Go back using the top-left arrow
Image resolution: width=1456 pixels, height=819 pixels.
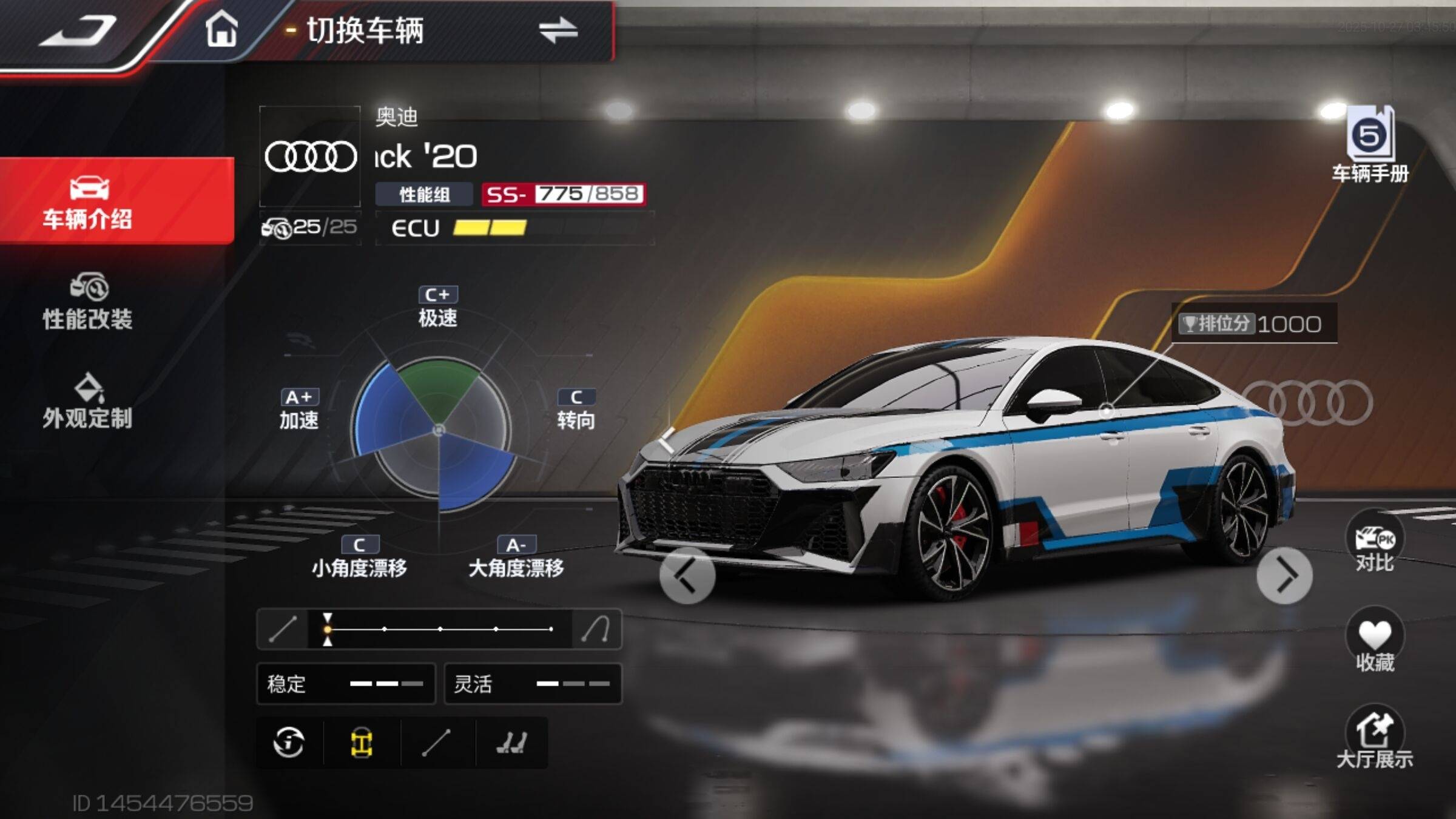click(x=79, y=30)
